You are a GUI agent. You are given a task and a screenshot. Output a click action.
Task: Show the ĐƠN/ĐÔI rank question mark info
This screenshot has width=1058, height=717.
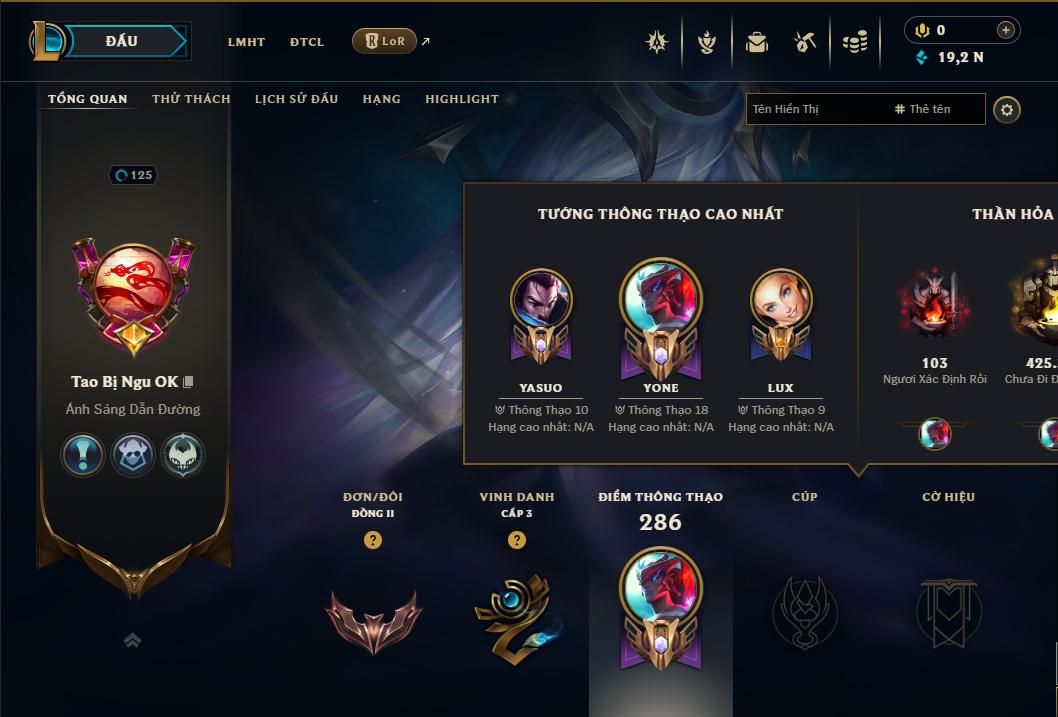click(373, 540)
